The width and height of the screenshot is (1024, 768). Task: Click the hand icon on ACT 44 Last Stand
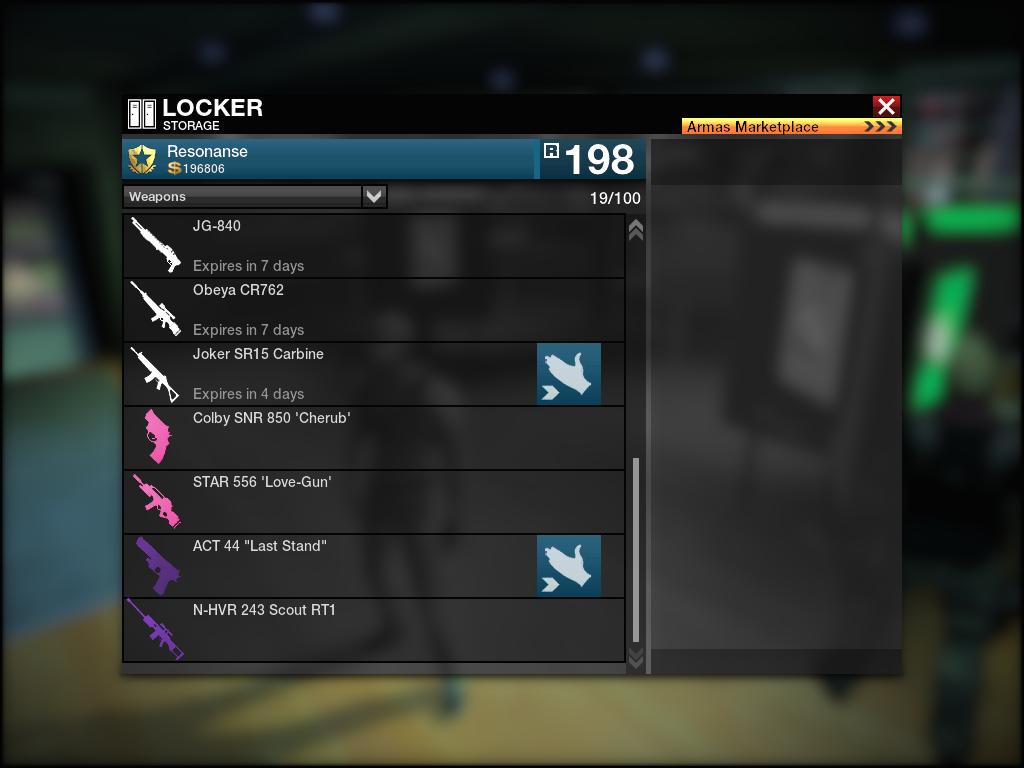click(x=569, y=566)
